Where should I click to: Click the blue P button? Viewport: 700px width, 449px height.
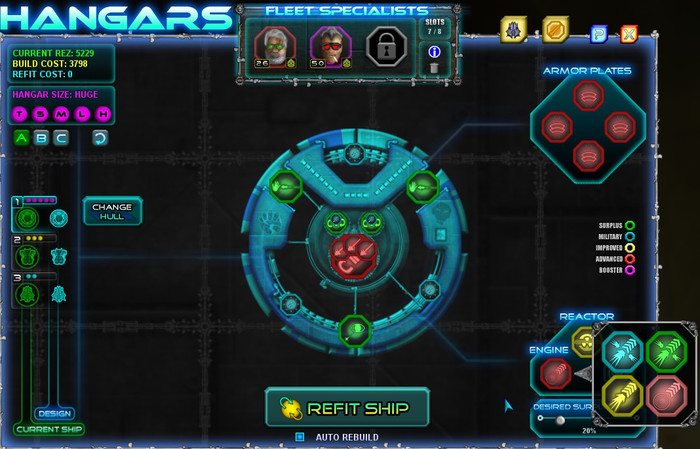coord(599,34)
